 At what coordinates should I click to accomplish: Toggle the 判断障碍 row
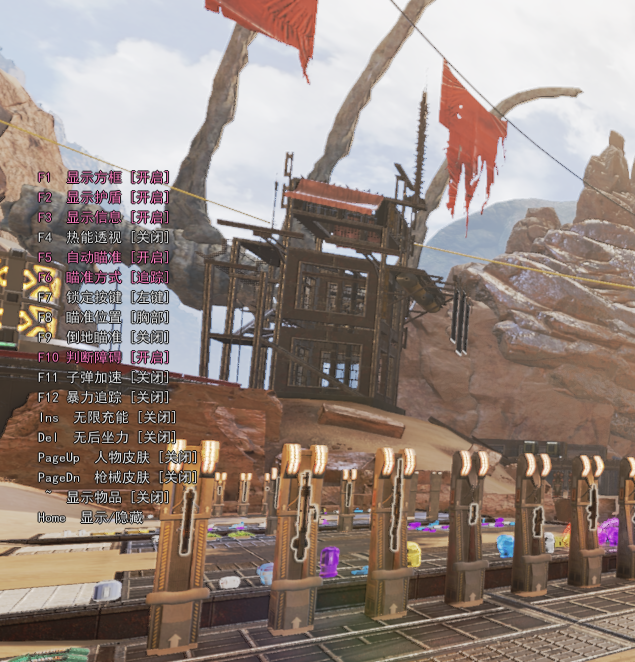(105, 357)
